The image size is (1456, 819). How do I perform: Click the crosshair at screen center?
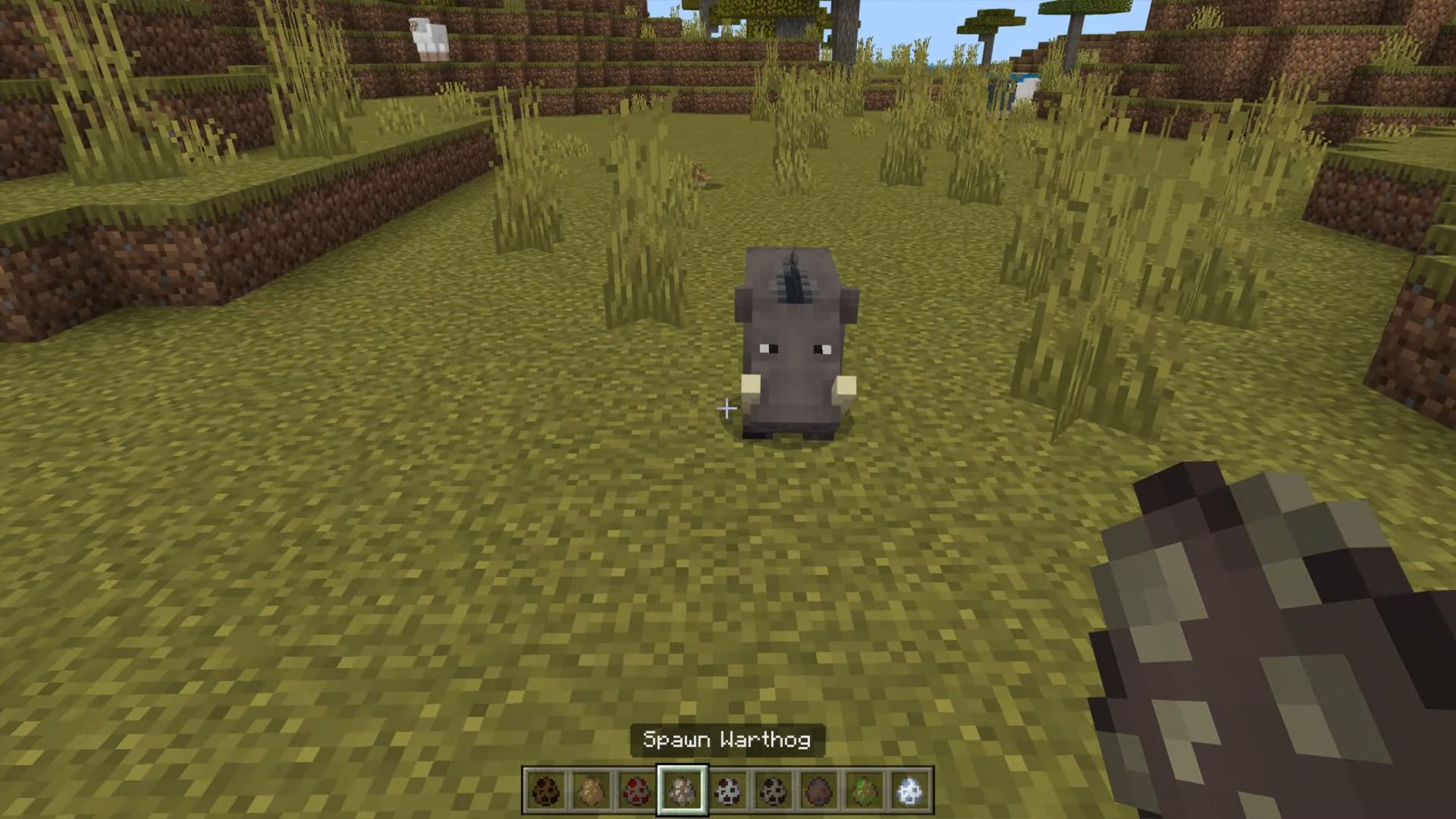click(x=726, y=409)
